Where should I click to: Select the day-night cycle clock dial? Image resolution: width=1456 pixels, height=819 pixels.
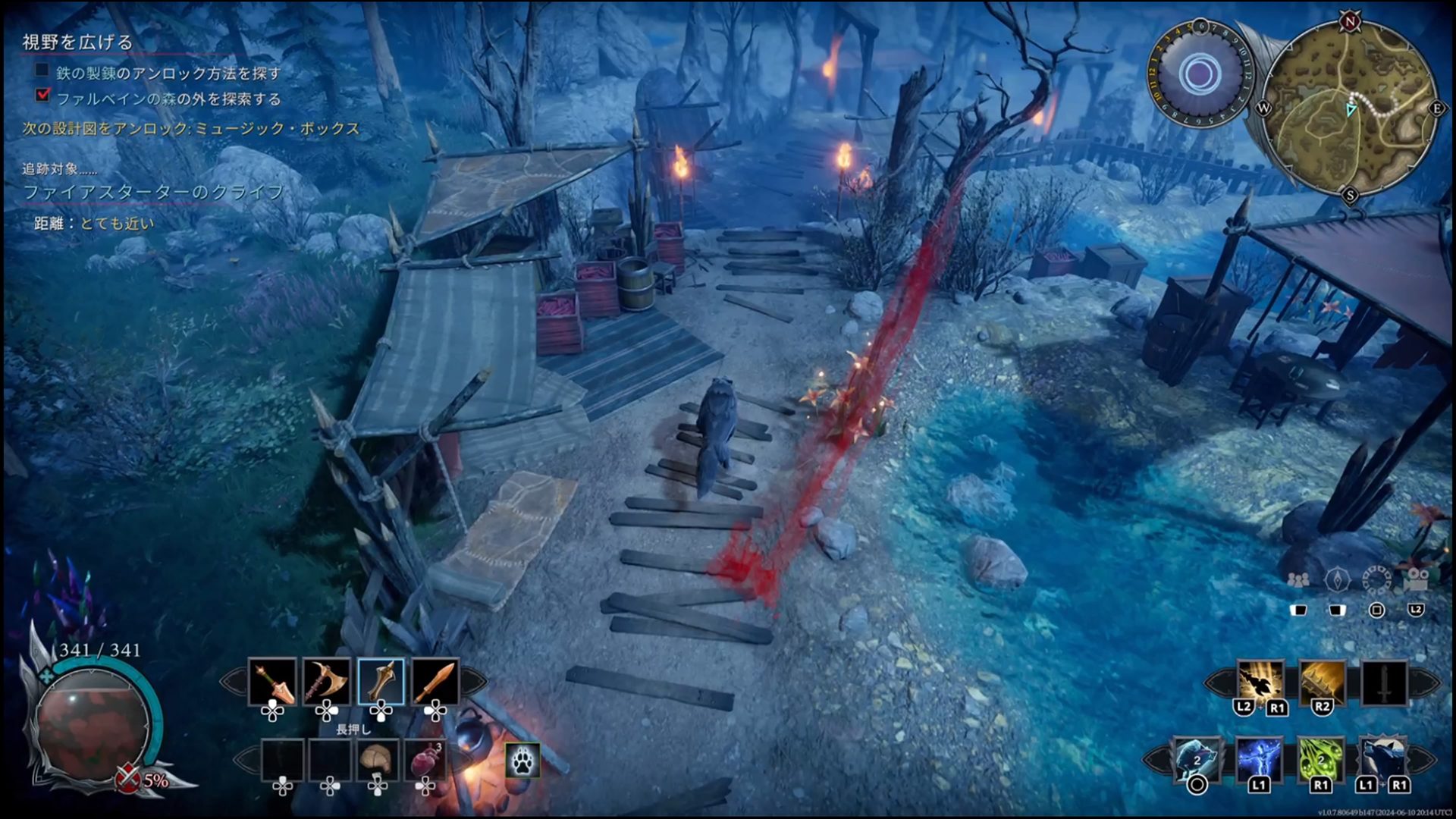(1199, 74)
